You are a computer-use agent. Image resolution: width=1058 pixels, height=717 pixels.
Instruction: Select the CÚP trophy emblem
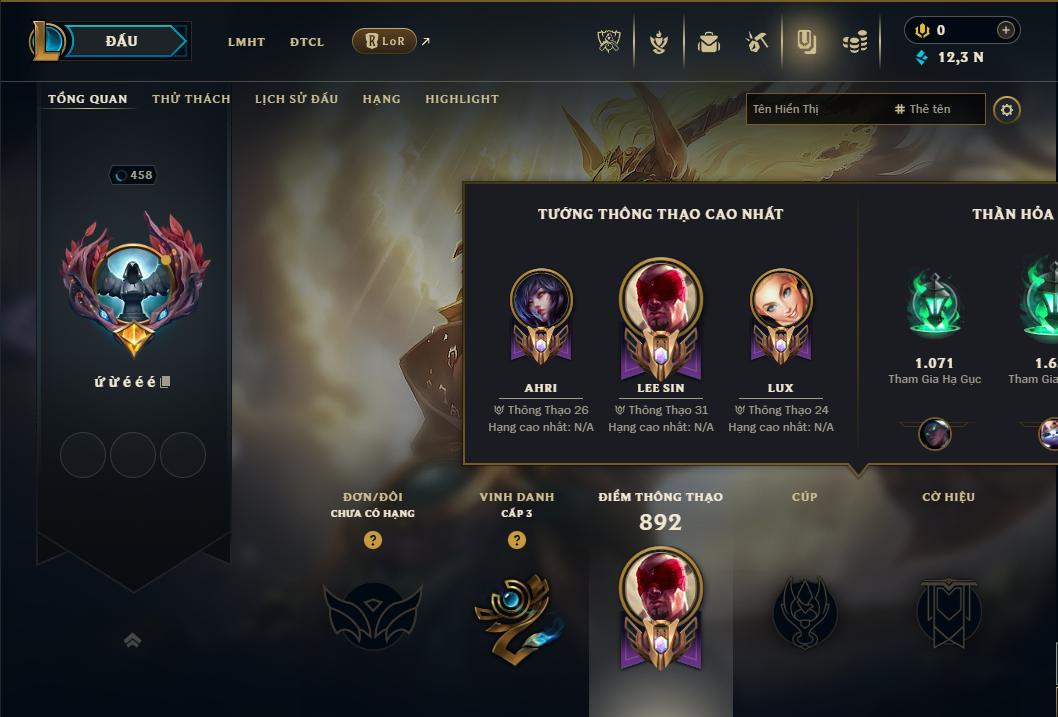[x=805, y=612]
